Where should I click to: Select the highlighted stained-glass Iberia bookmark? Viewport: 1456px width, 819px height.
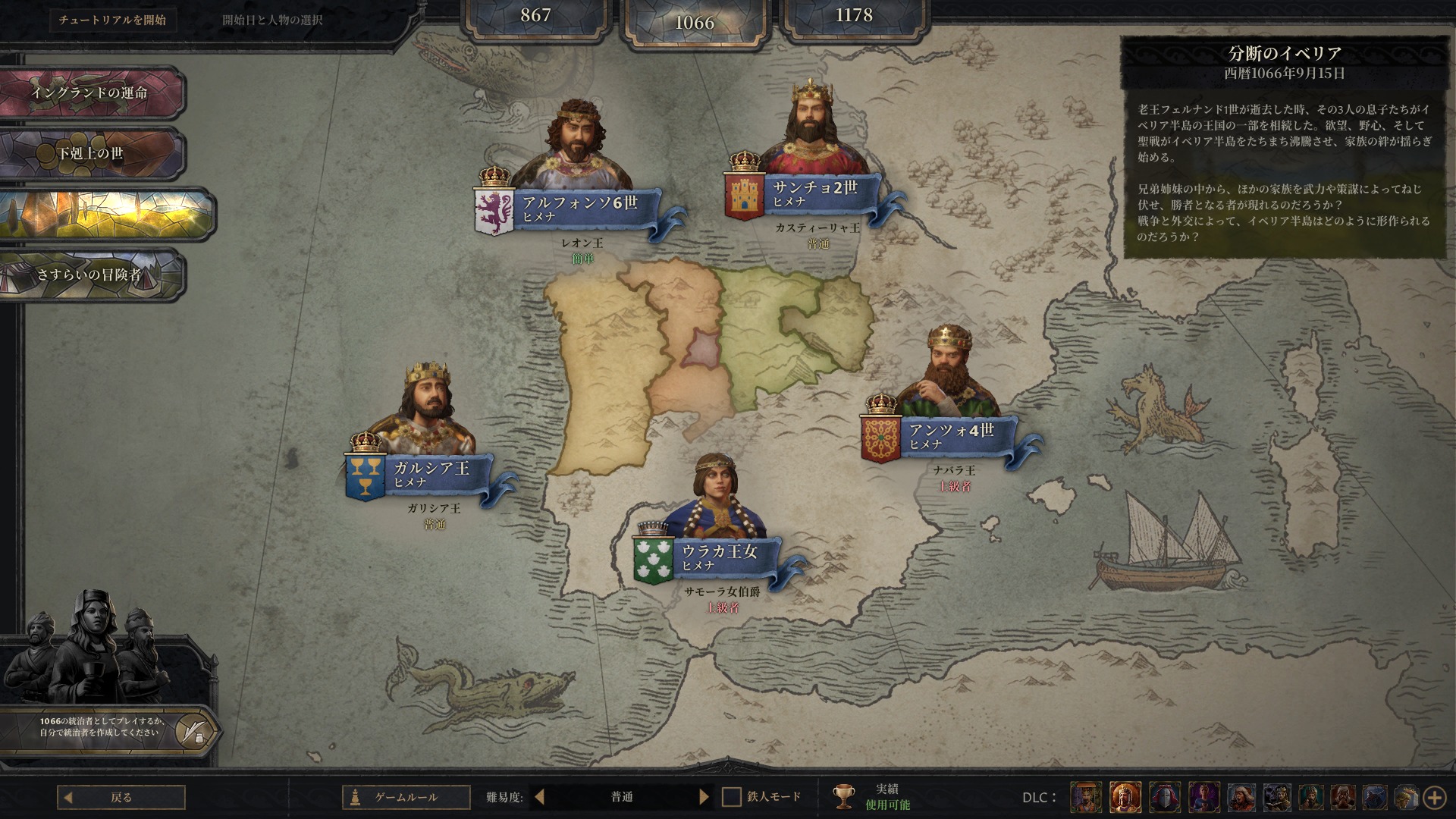pyautogui.click(x=105, y=214)
